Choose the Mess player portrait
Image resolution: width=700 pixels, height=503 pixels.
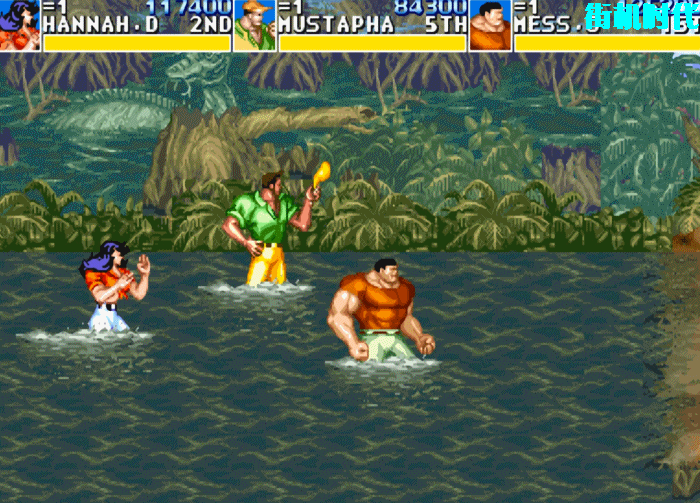(x=490, y=25)
